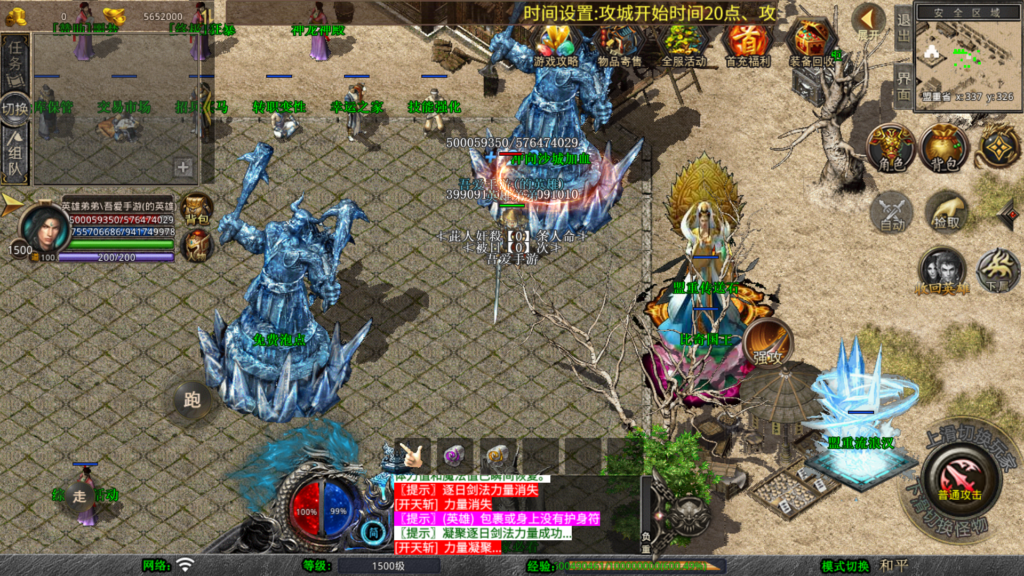1024x576 pixels.
Task: Click the 切换 switch button
Action: coord(15,108)
